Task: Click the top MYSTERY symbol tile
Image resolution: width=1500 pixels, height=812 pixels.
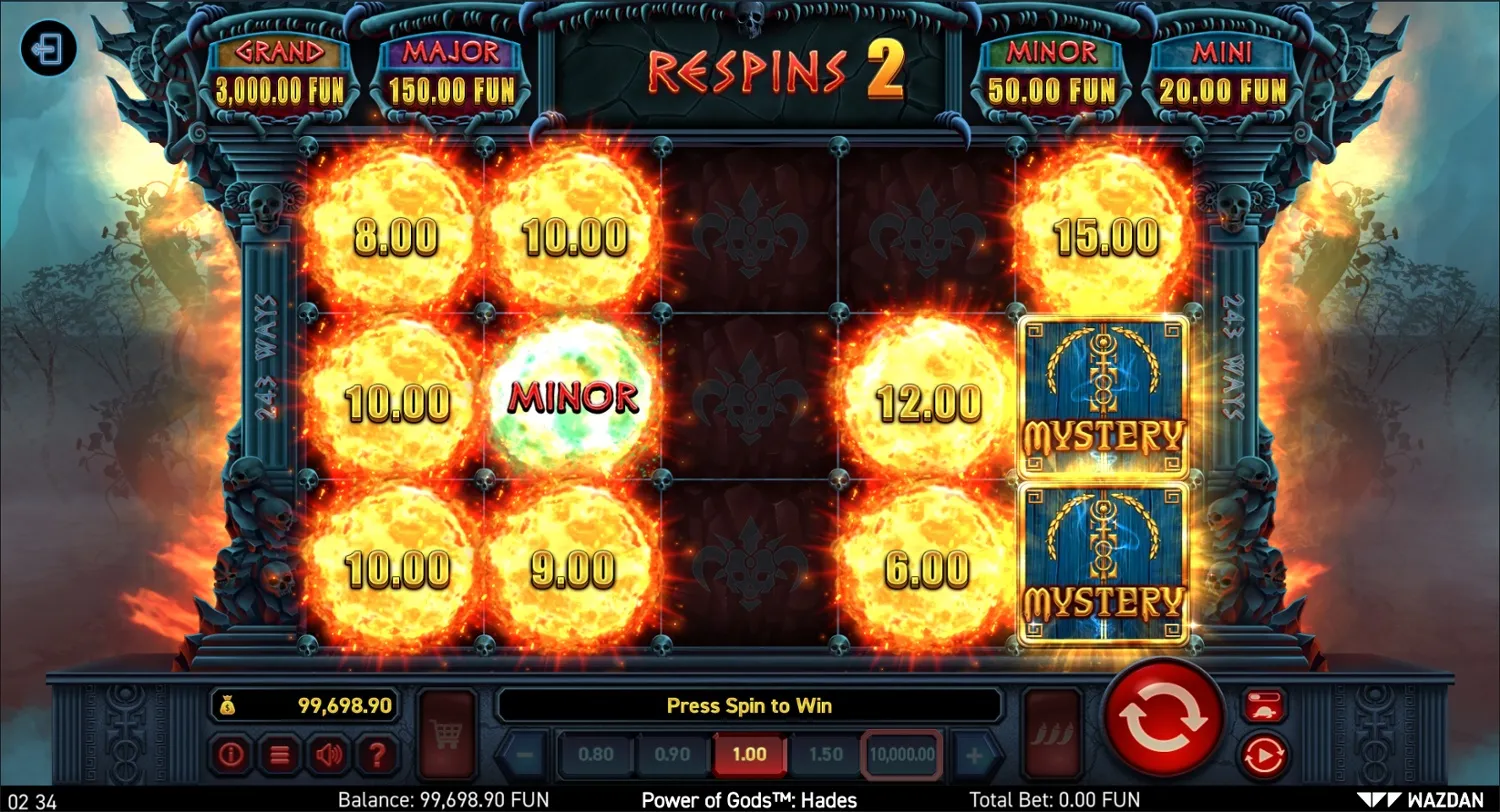Action: pos(1103,396)
